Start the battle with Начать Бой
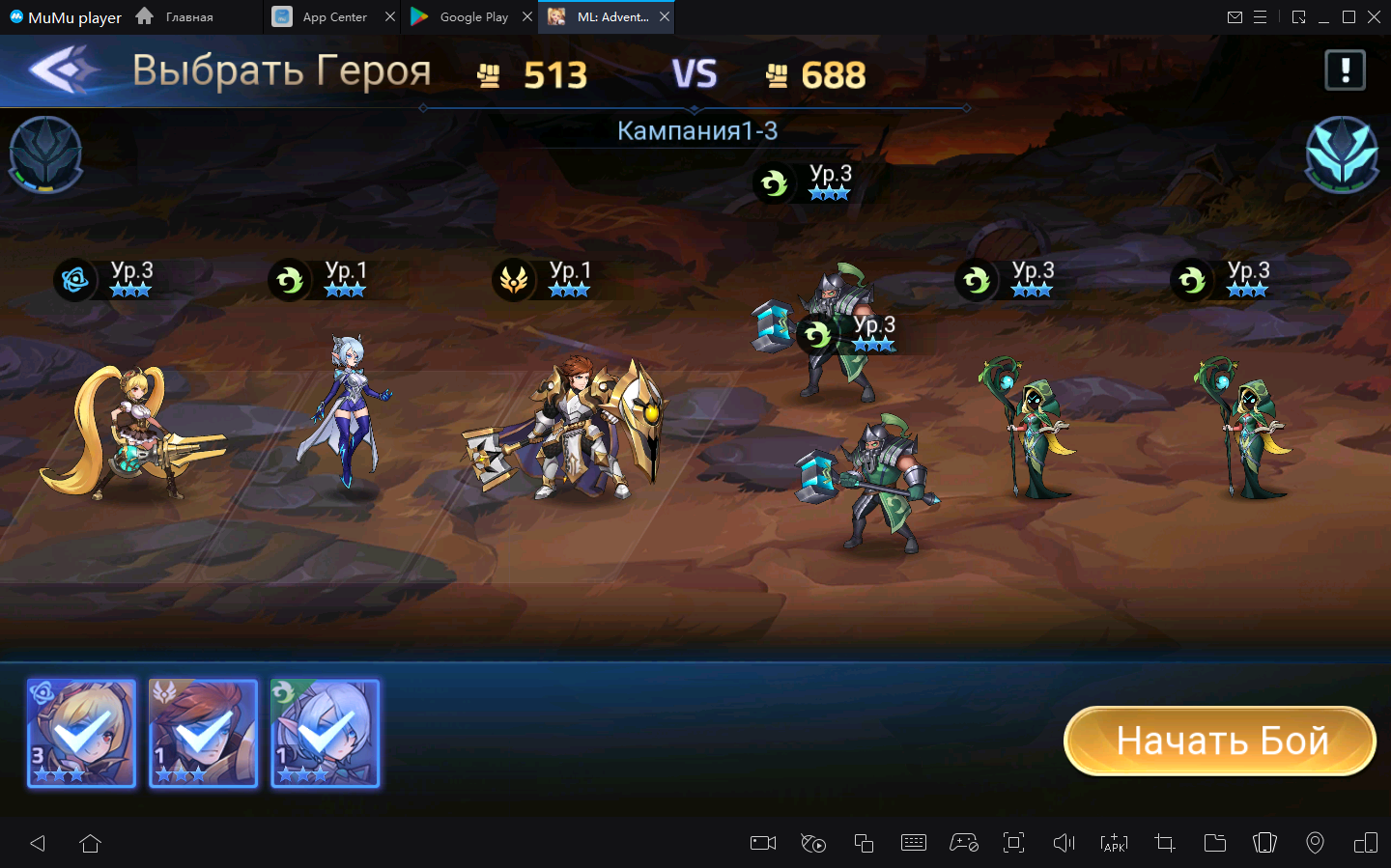The height and width of the screenshot is (868, 1391). pyautogui.click(x=1220, y=741)
